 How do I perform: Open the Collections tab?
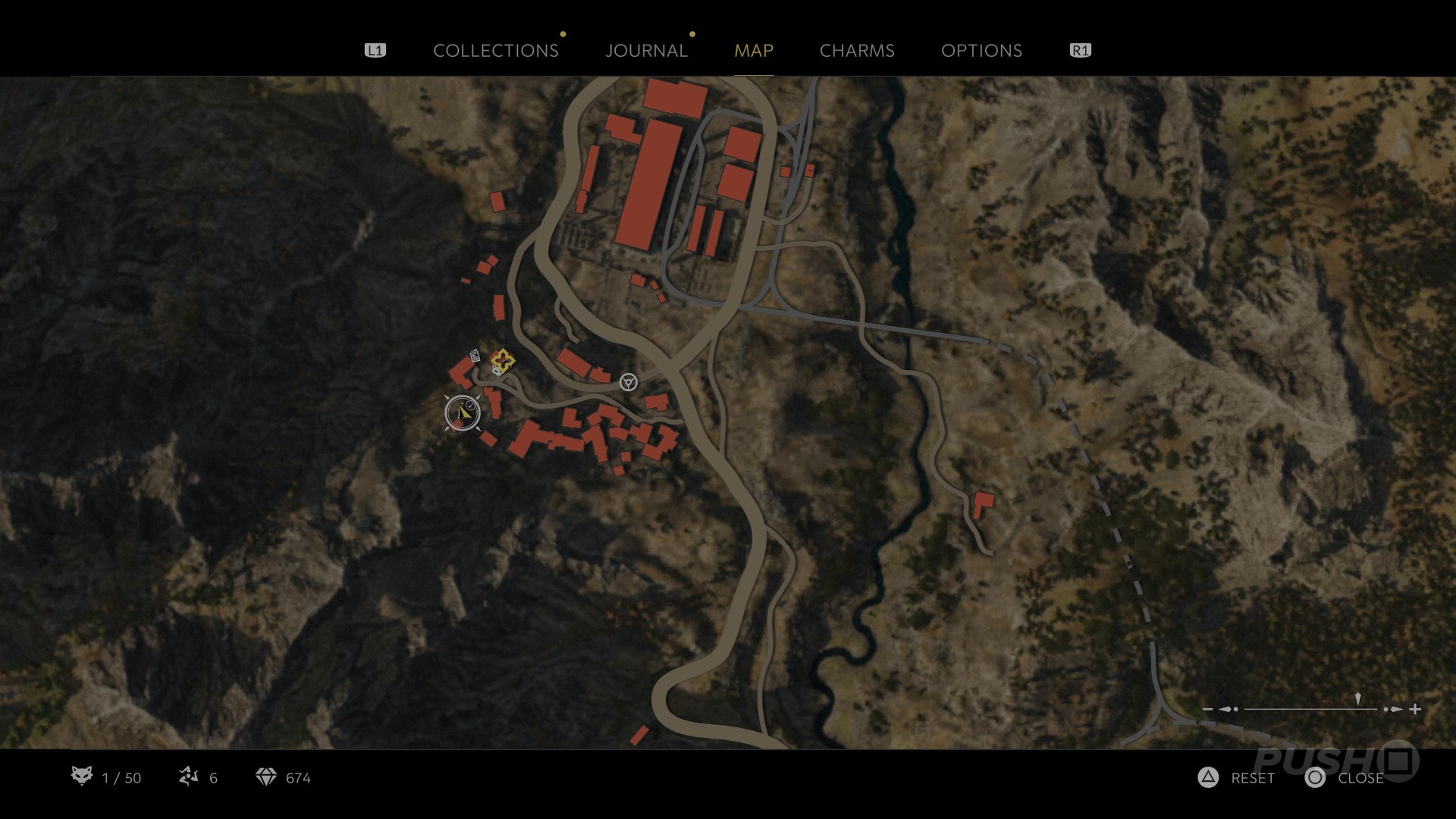495,51
